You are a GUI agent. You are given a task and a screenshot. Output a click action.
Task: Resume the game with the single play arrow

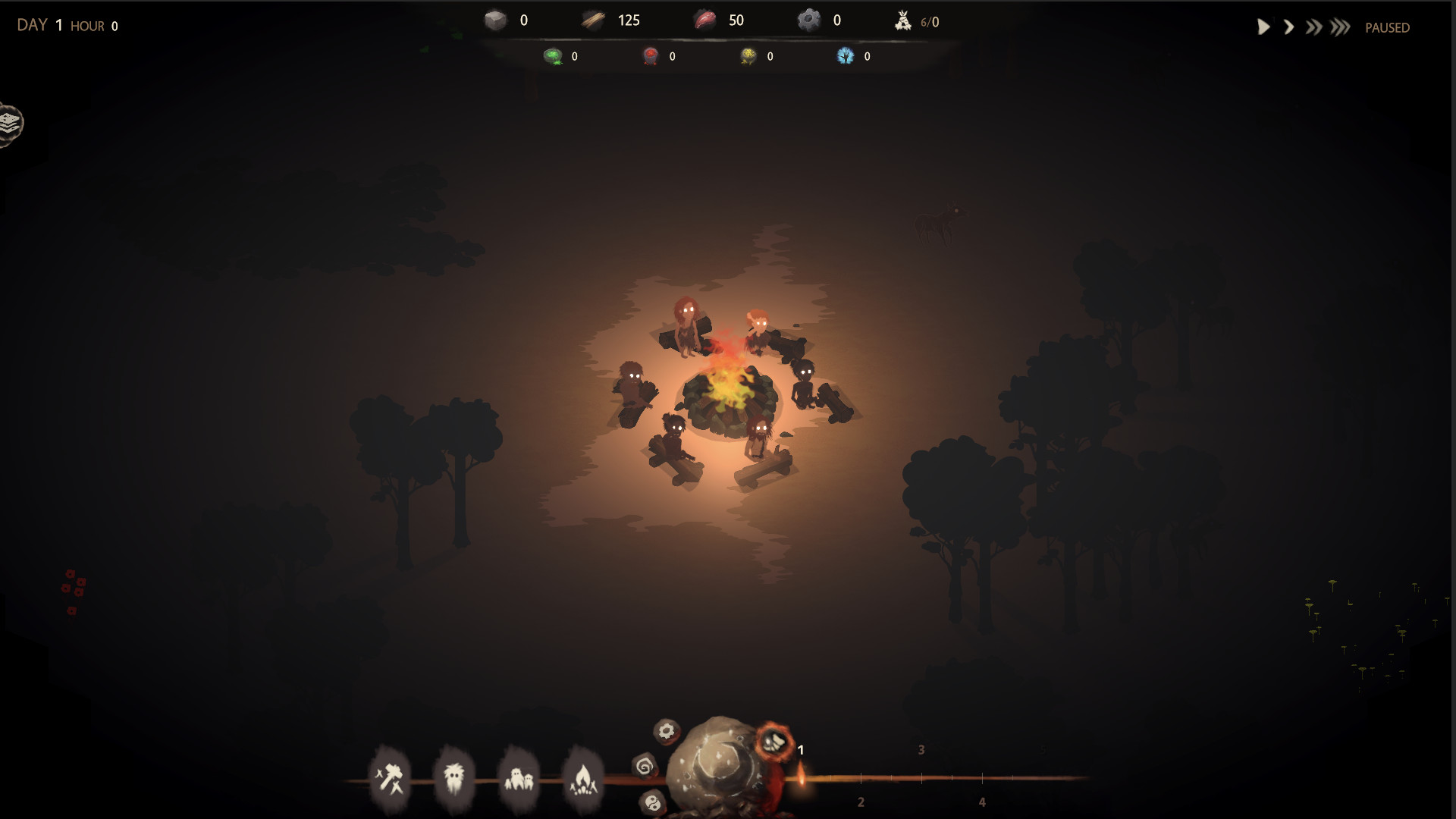pos(1263,27)
